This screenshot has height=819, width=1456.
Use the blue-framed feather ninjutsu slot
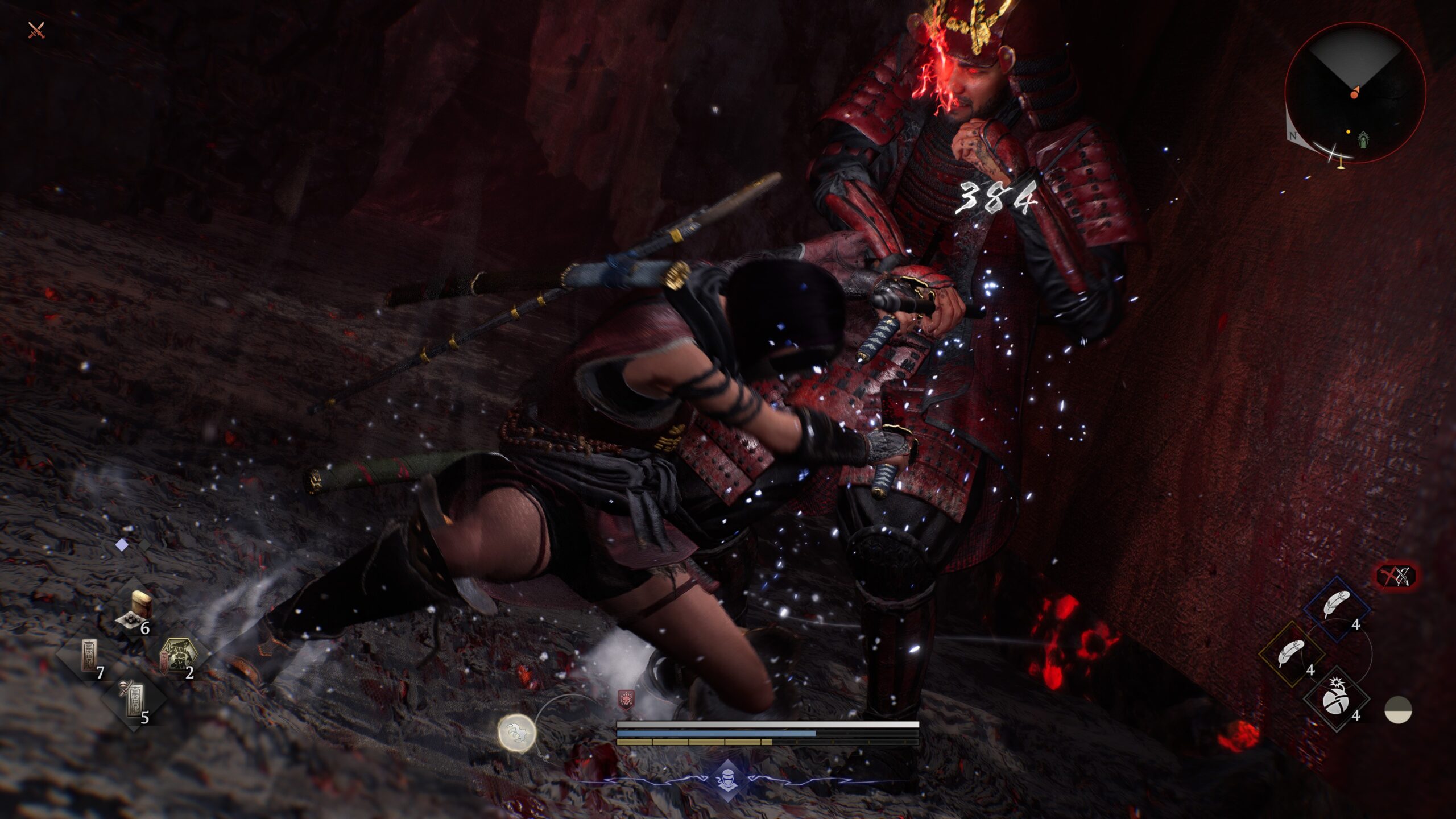(1336, 606)
